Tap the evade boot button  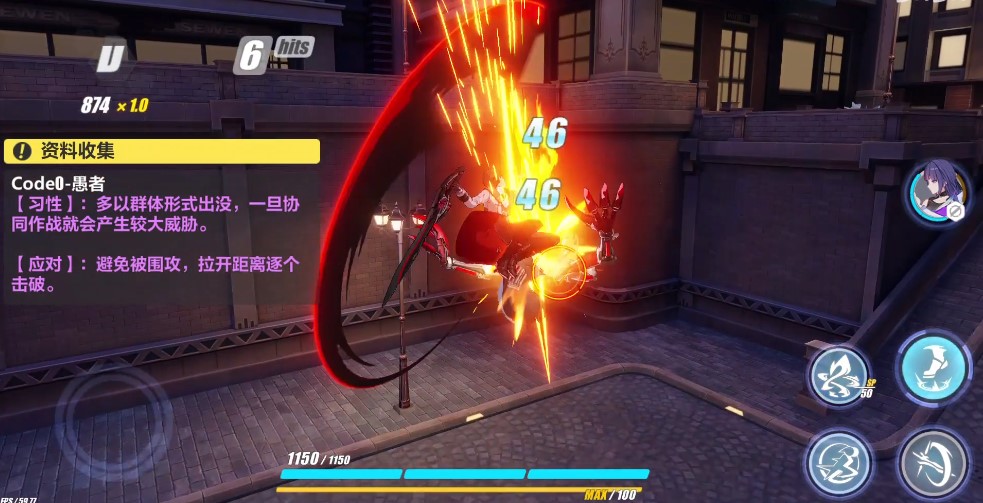pos(933,368)
